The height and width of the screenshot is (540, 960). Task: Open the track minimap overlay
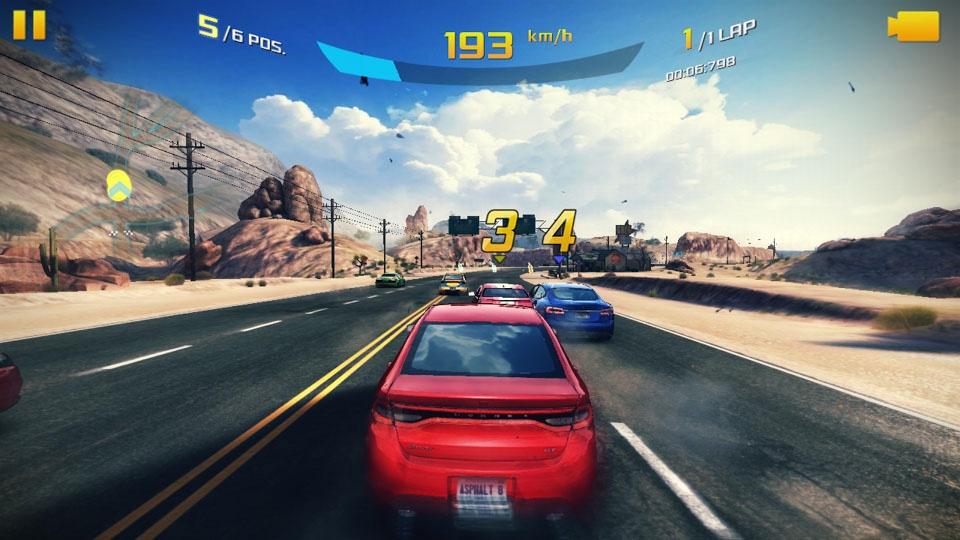118,185
